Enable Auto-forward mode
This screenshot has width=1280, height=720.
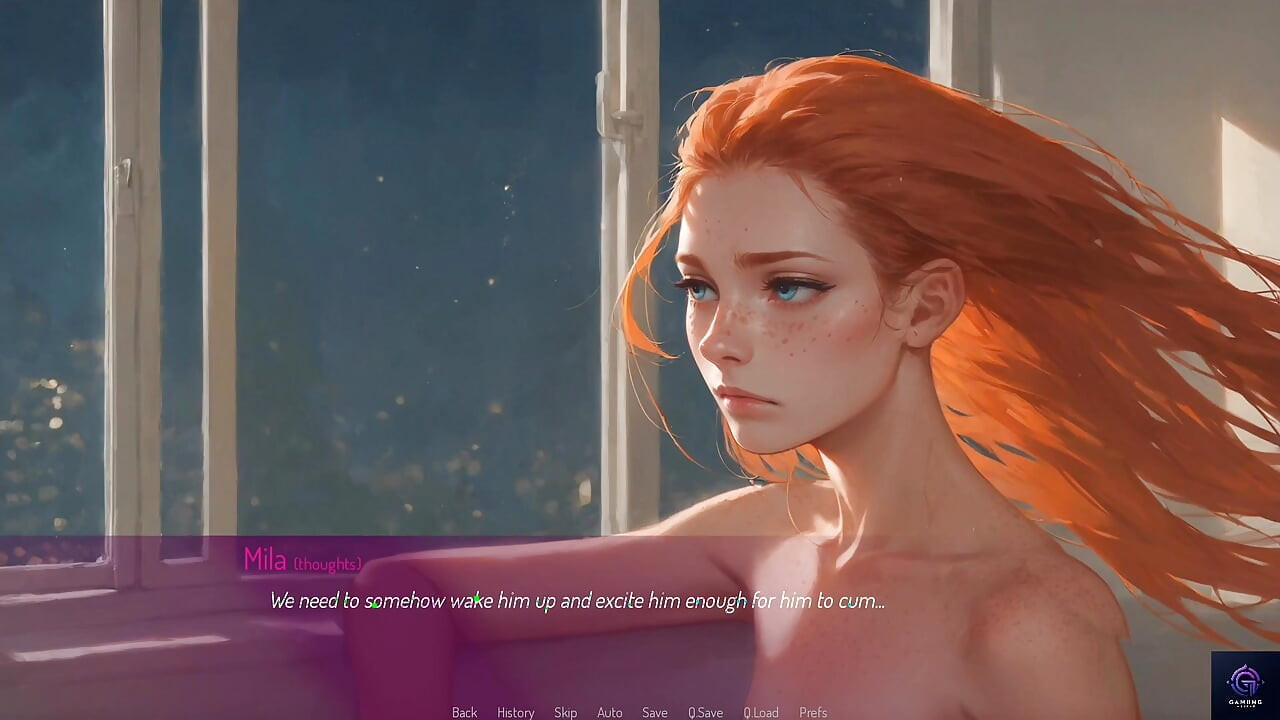[610, 712]
